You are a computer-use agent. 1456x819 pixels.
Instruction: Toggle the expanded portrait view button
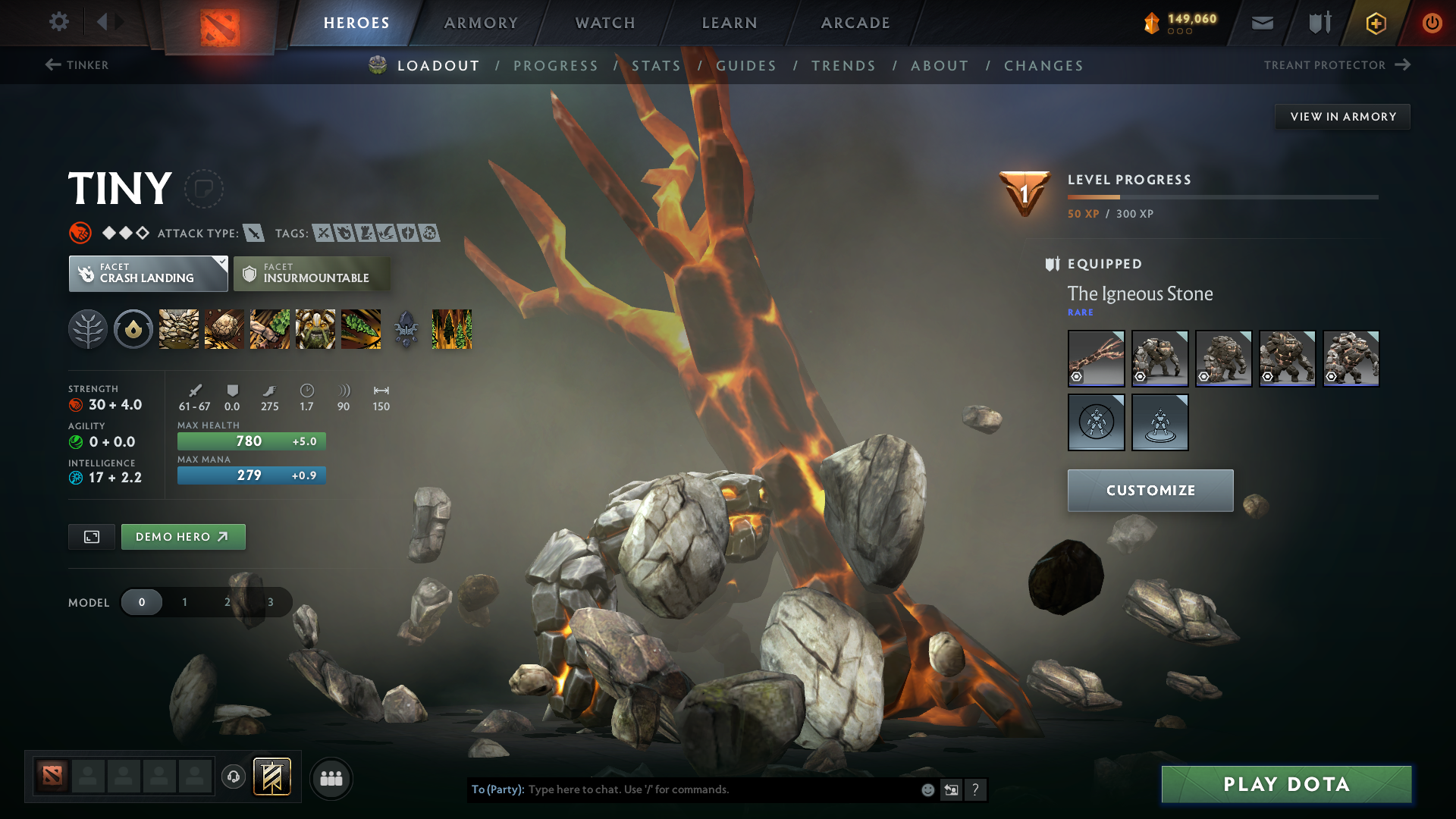(x=91, y=536)
